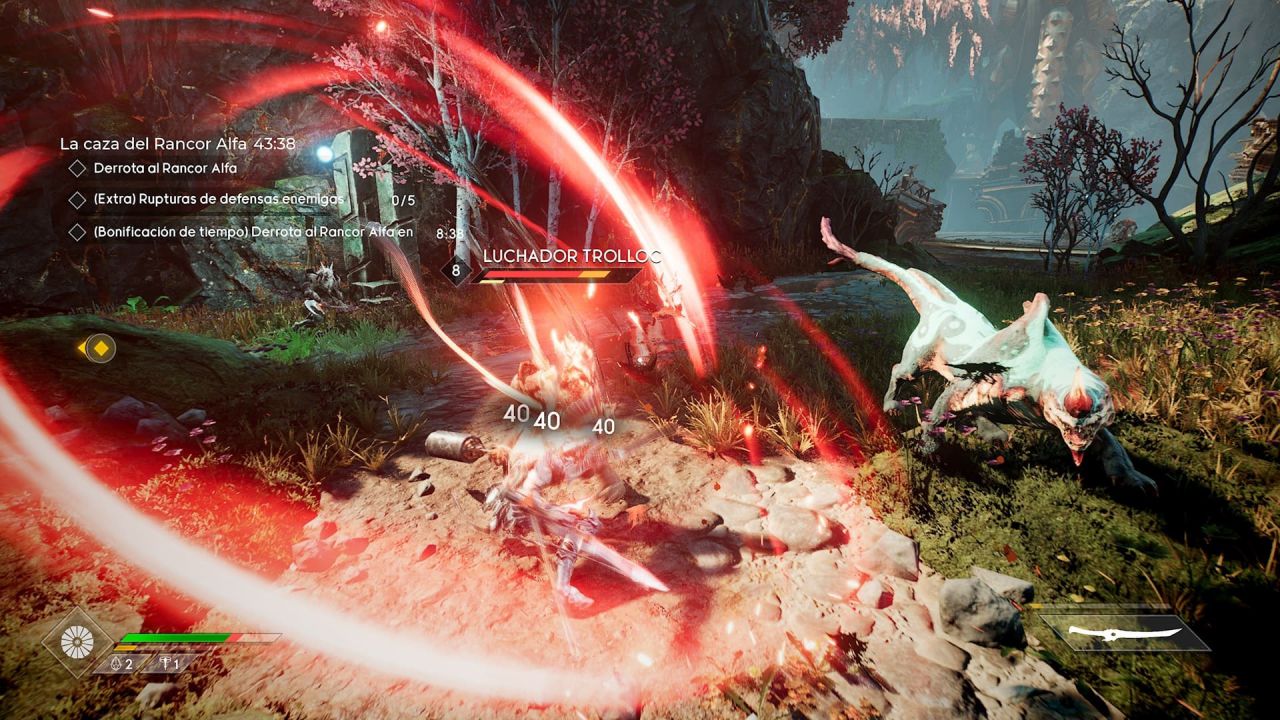Select the wheel emblem icon bottom left
The image size is (1280, 720).
[76, 640]
